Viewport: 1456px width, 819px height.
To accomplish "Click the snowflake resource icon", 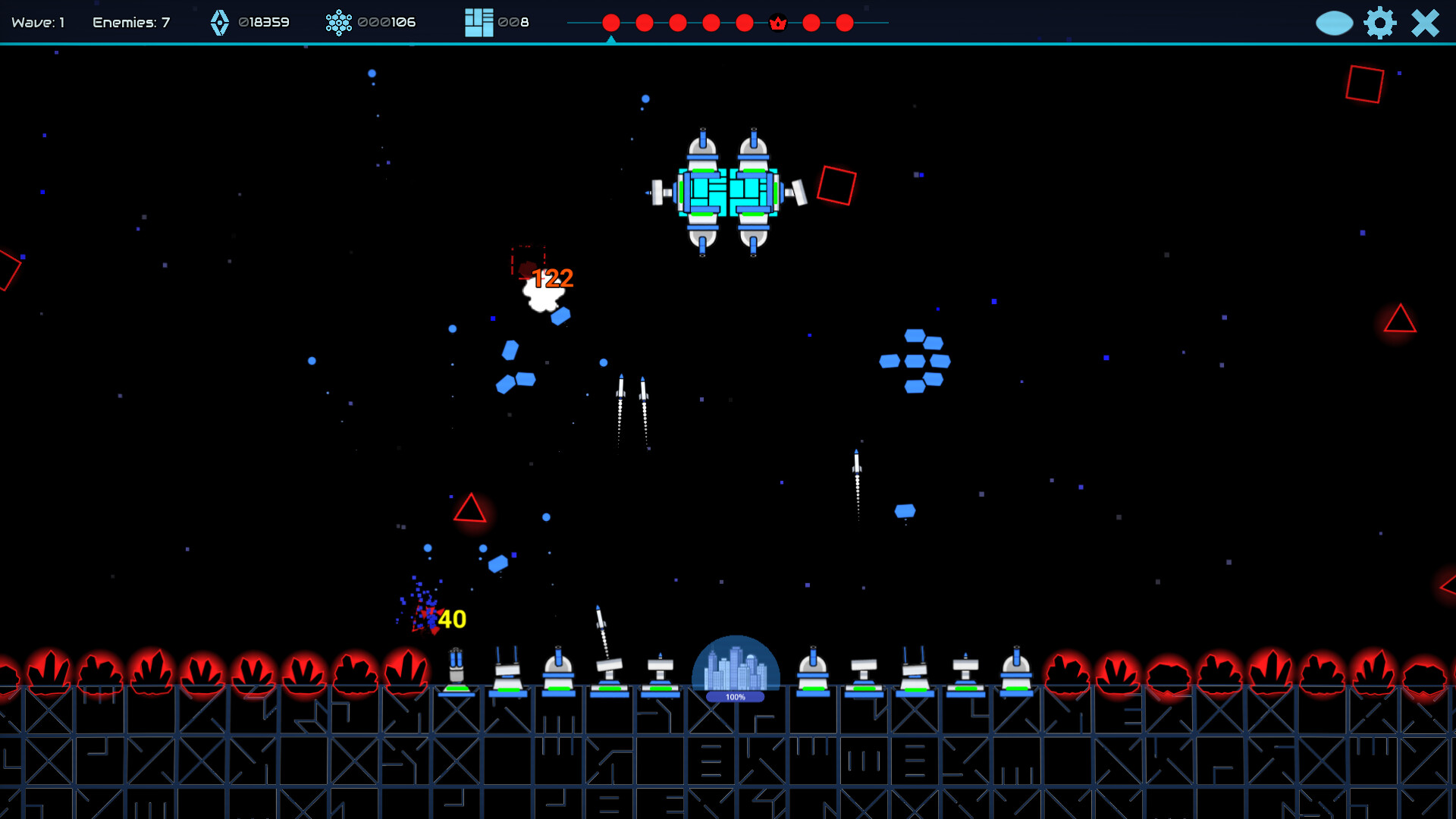I will (x=340, y=23).
